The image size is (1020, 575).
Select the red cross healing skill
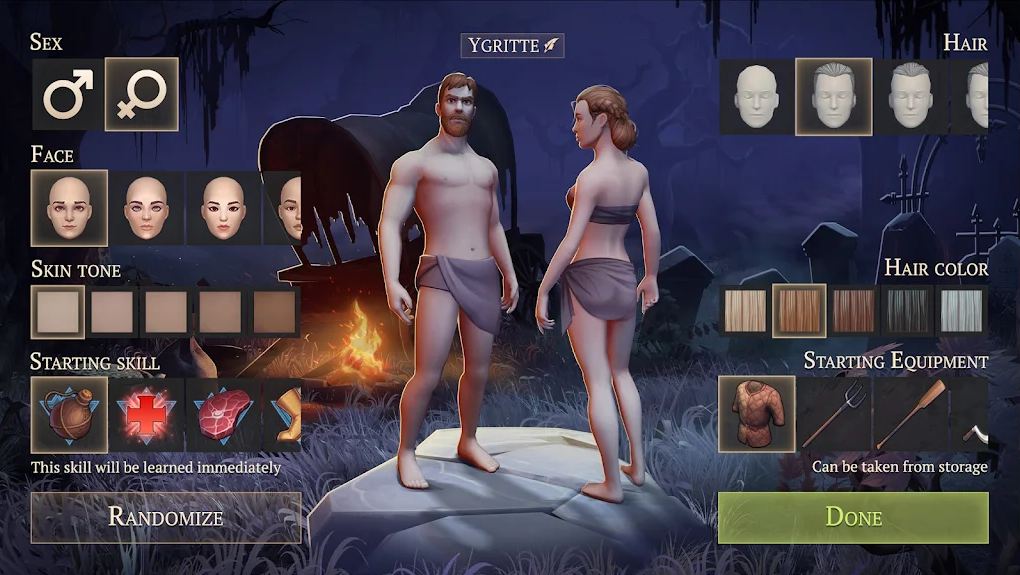pyautogui.click(x=146, y=413)
